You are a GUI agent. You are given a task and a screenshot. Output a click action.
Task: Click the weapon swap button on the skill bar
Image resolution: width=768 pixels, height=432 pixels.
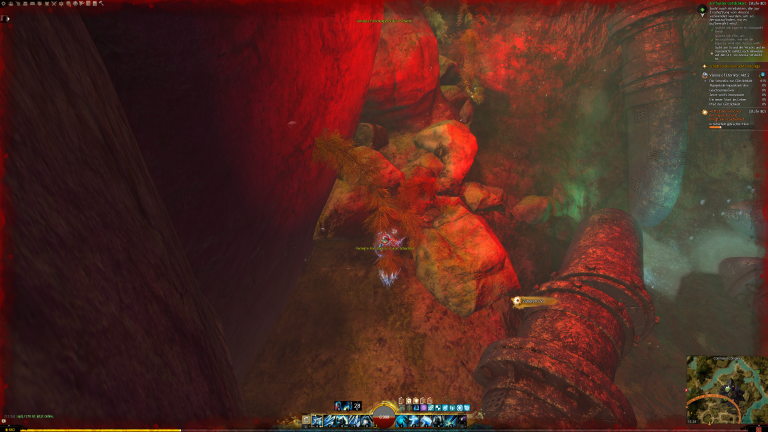tap(307, 421)
